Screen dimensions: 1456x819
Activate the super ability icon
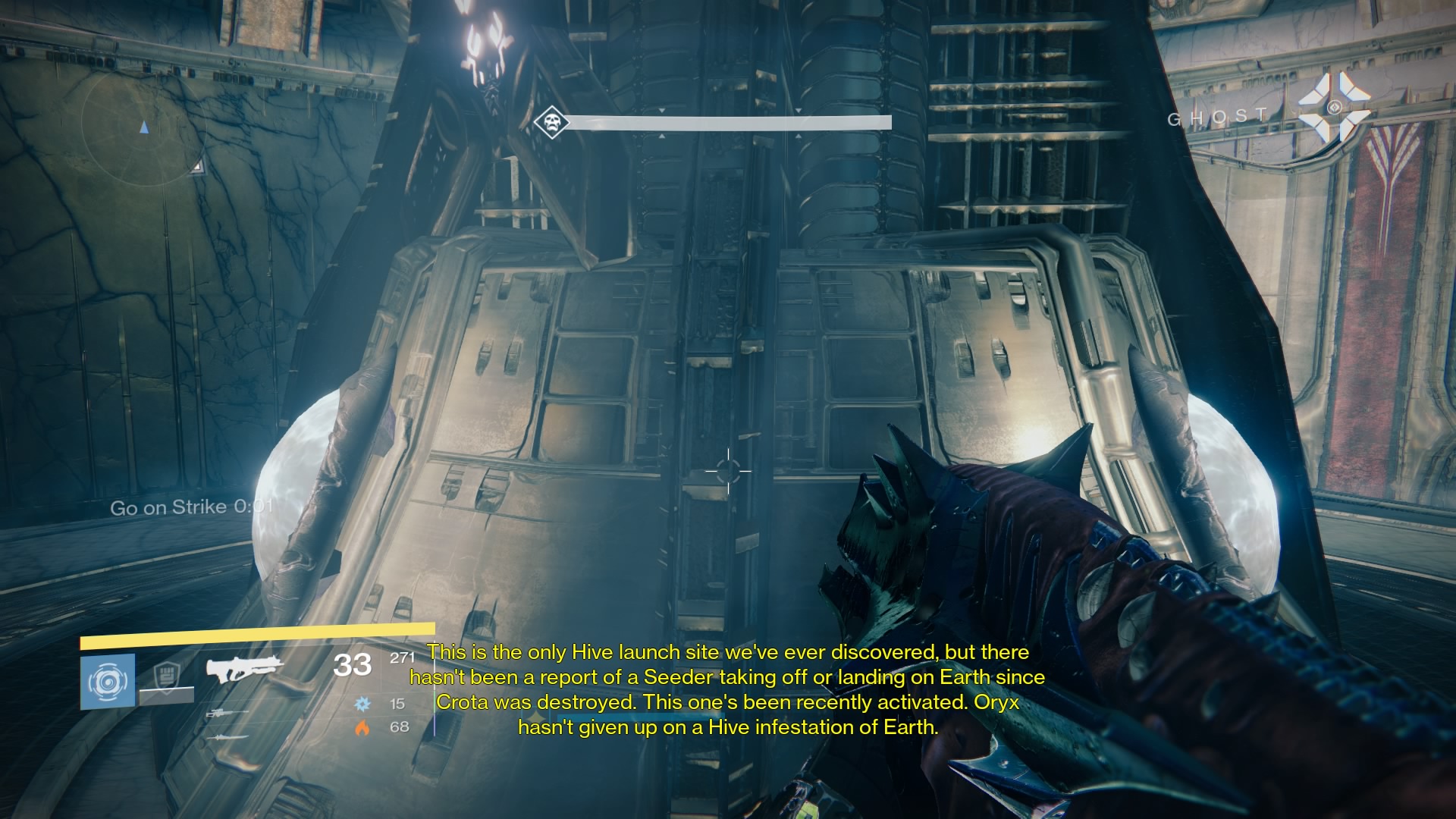[x=107, y=681]
